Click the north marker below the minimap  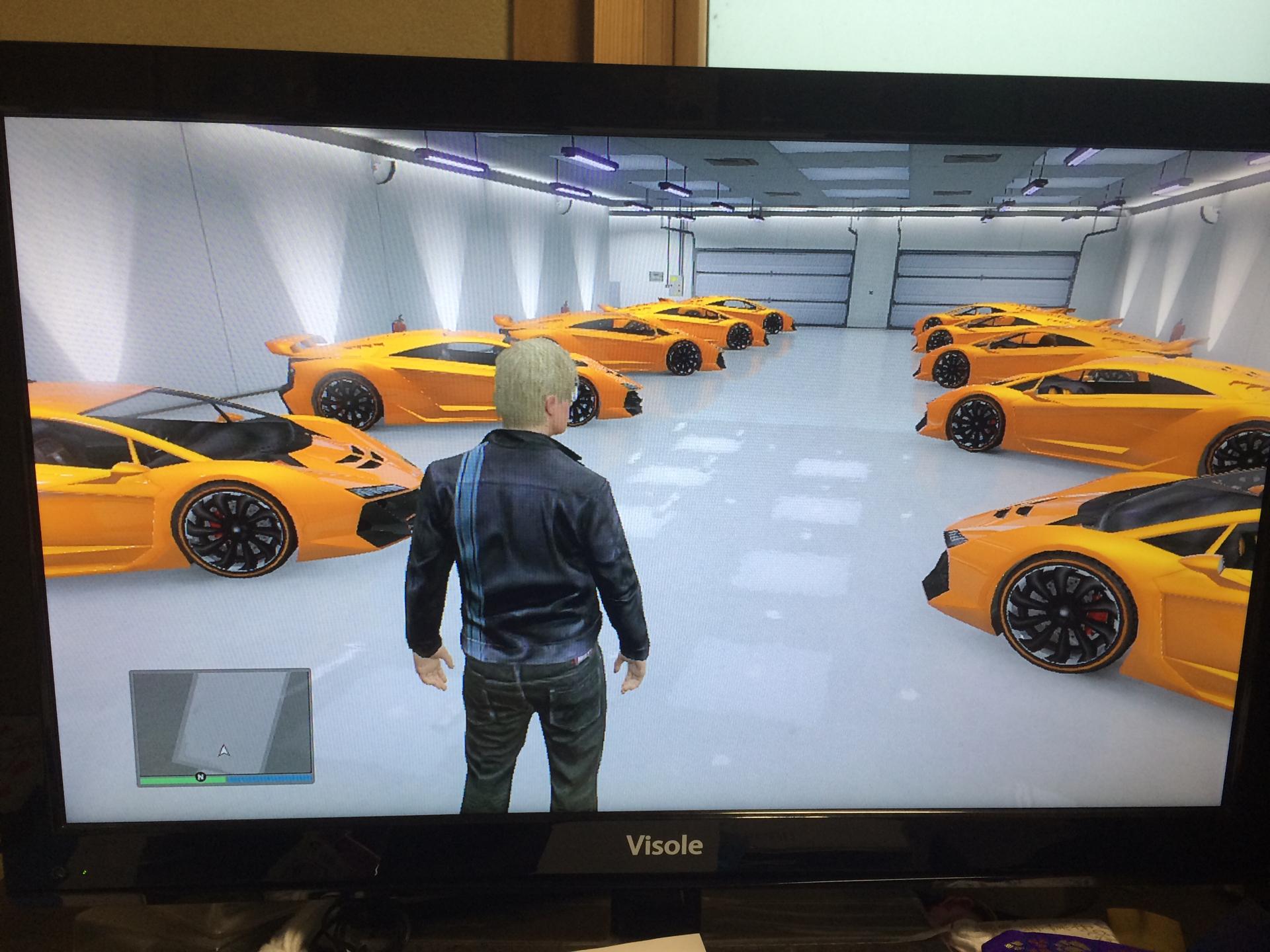point(200,777)
